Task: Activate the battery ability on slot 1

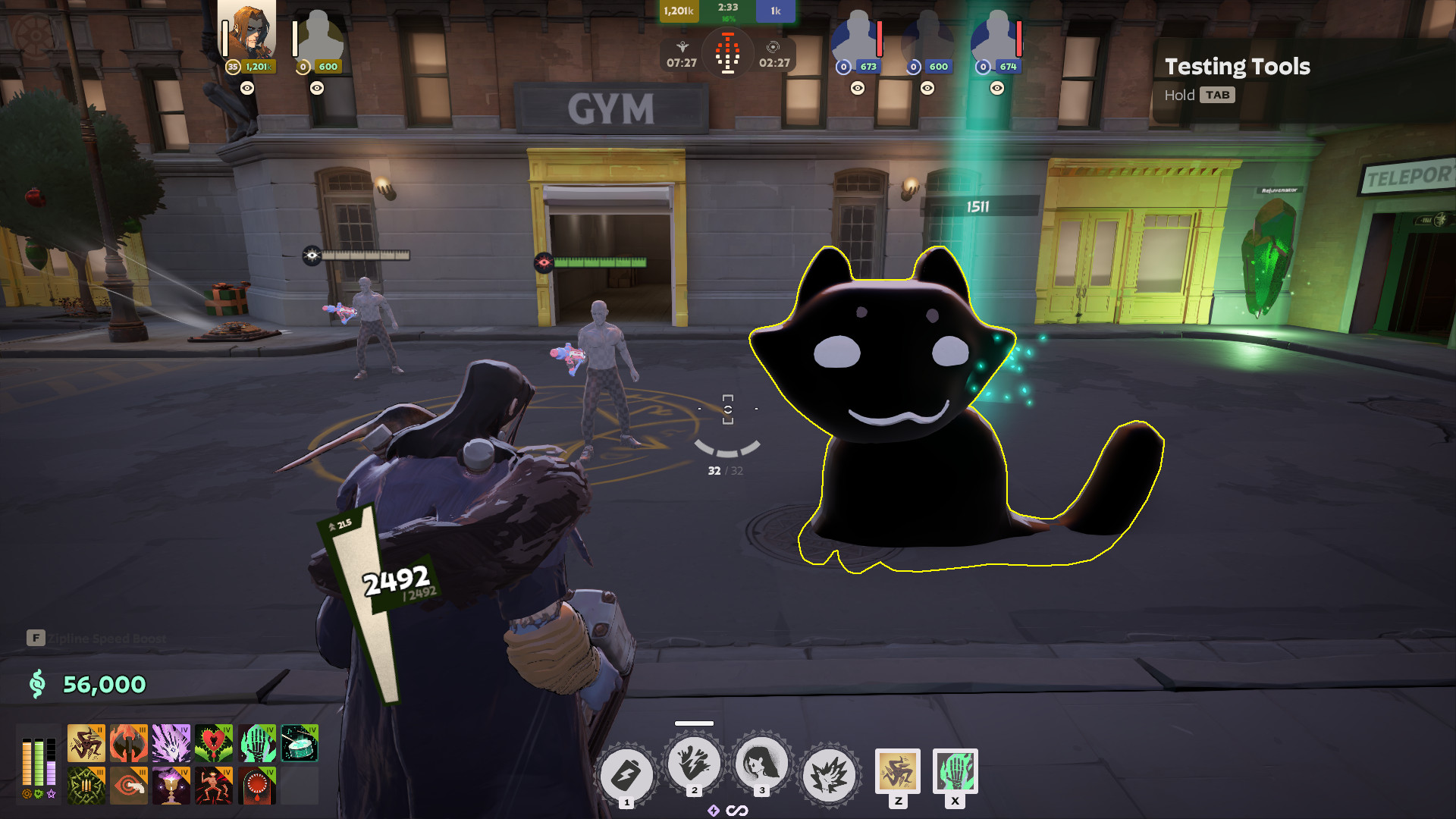Action: point(626,775)
